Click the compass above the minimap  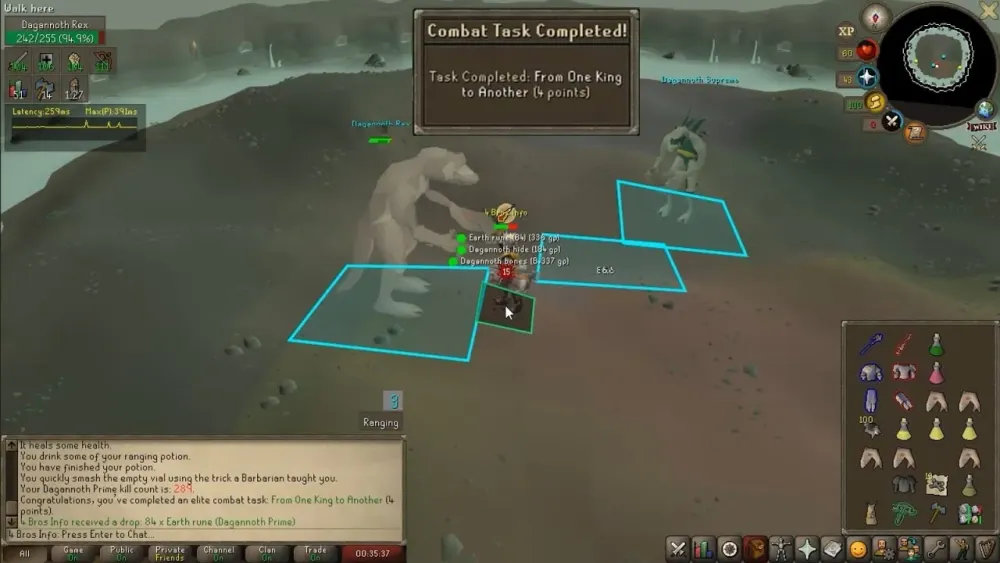[x=877, y=15]
